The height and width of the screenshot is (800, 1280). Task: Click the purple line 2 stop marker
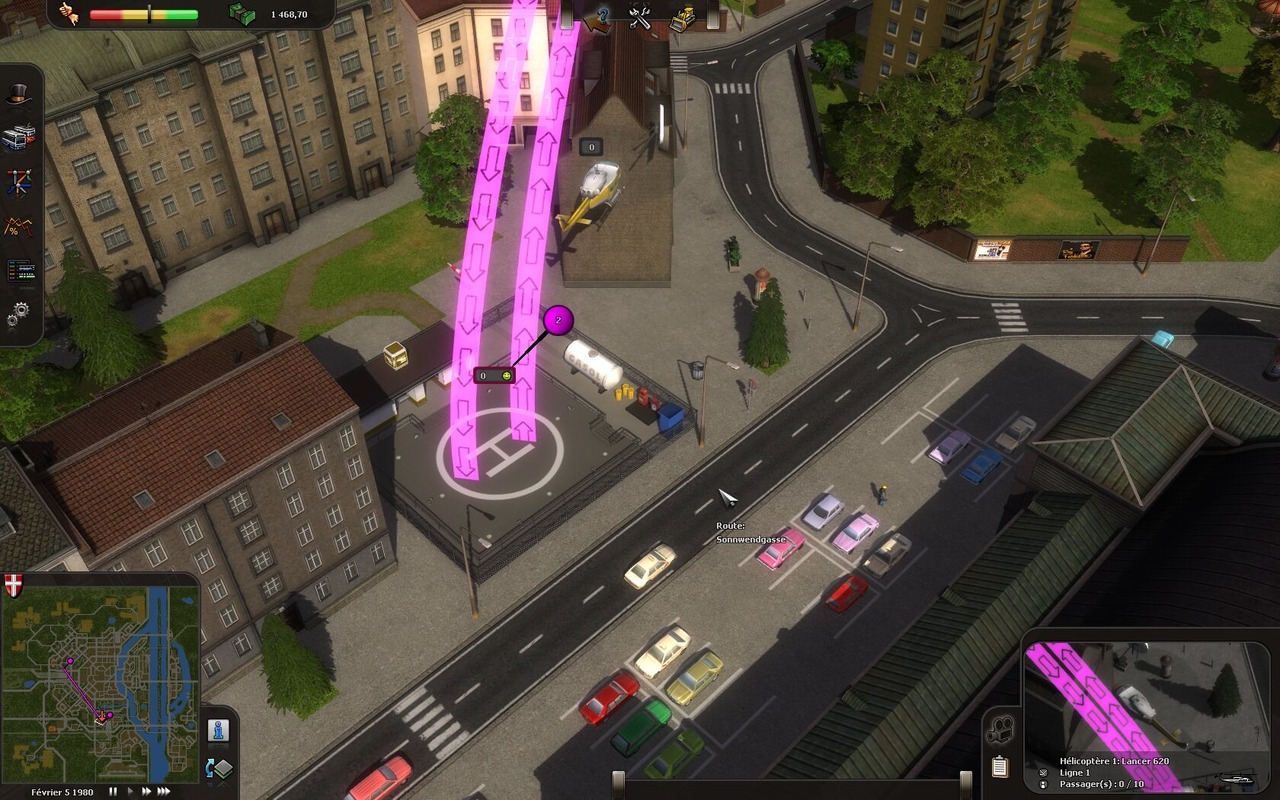click(x=558, y=321)
